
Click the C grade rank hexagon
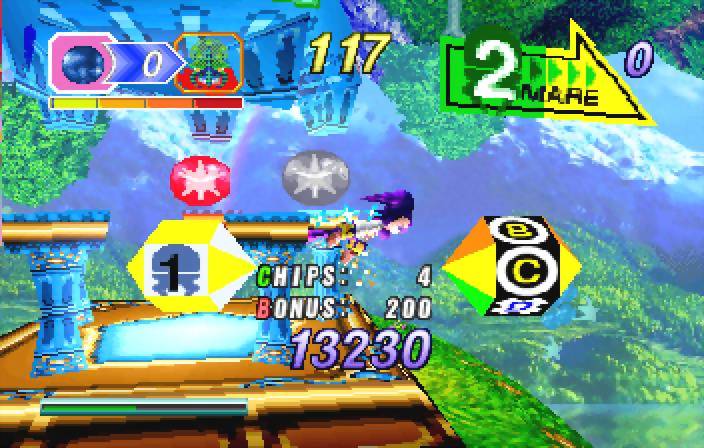pos(512,266)
